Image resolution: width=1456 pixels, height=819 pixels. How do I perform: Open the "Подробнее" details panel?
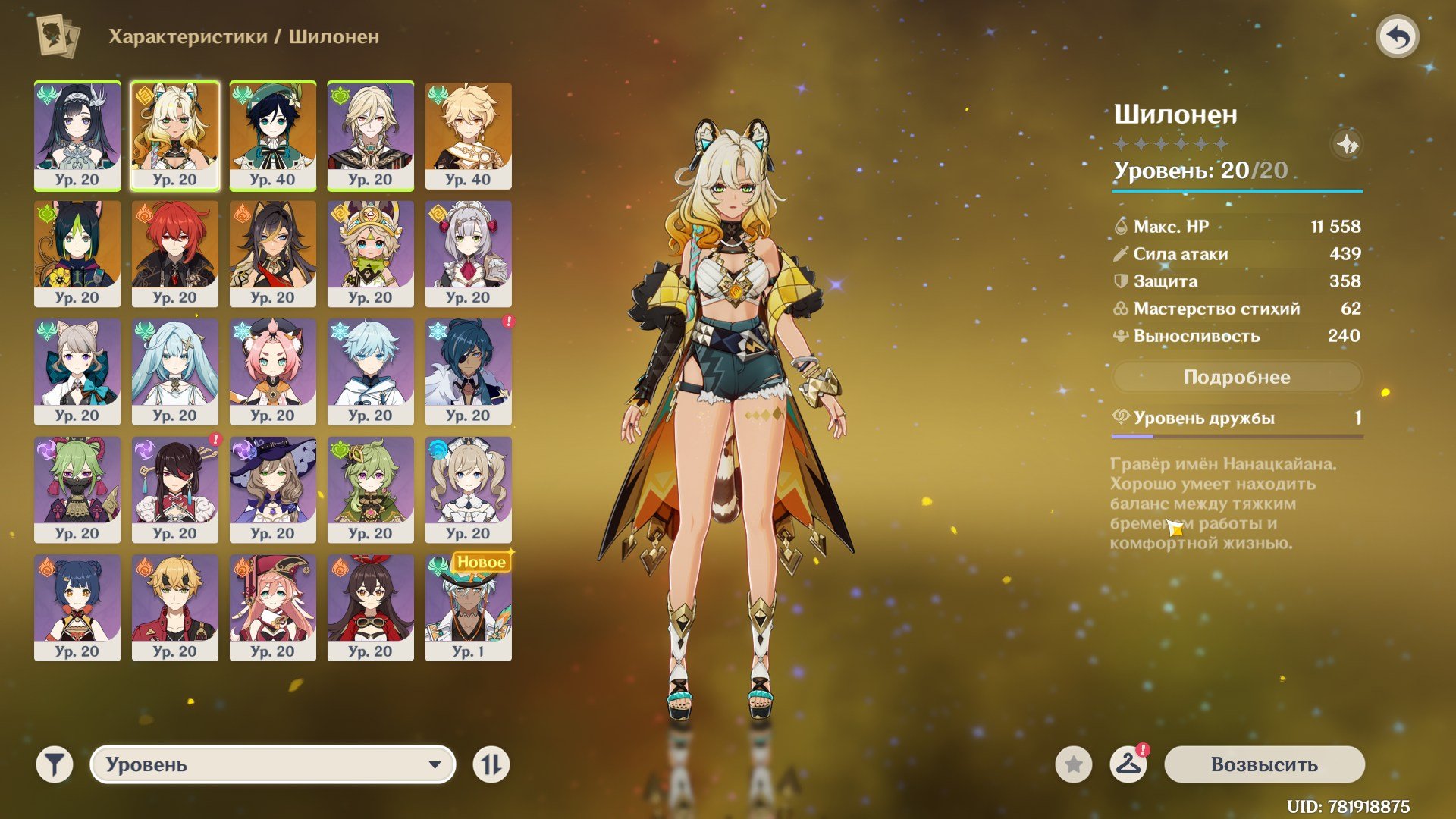coord(1236,377)
